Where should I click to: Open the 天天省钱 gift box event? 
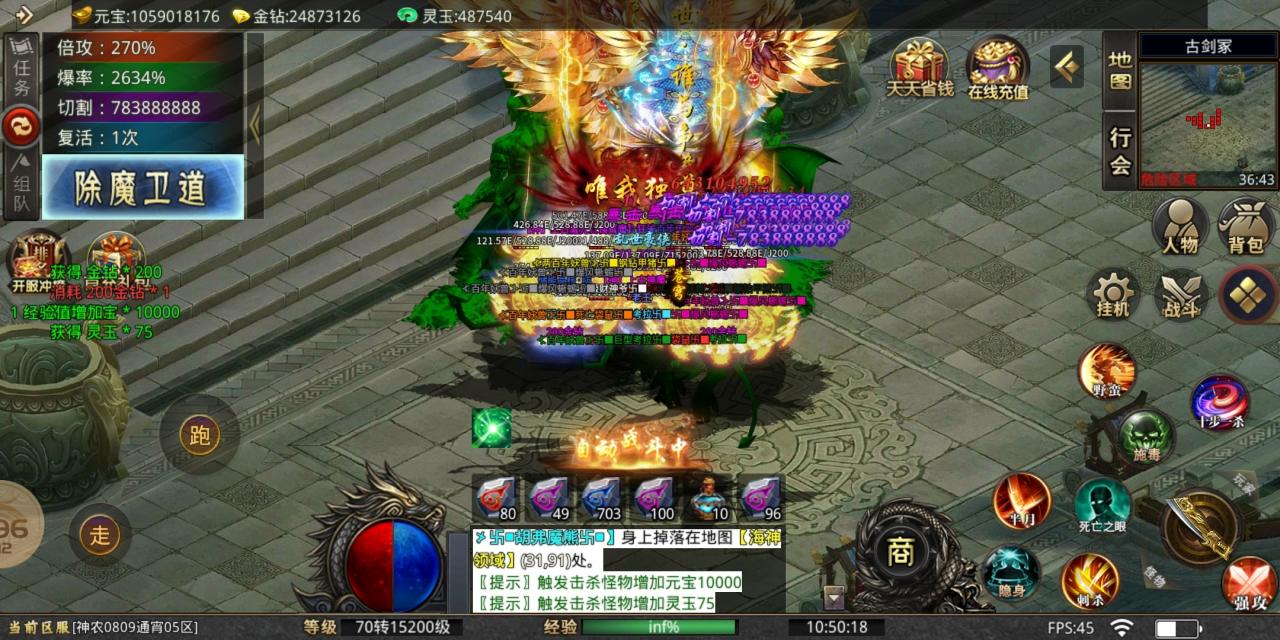920,68
